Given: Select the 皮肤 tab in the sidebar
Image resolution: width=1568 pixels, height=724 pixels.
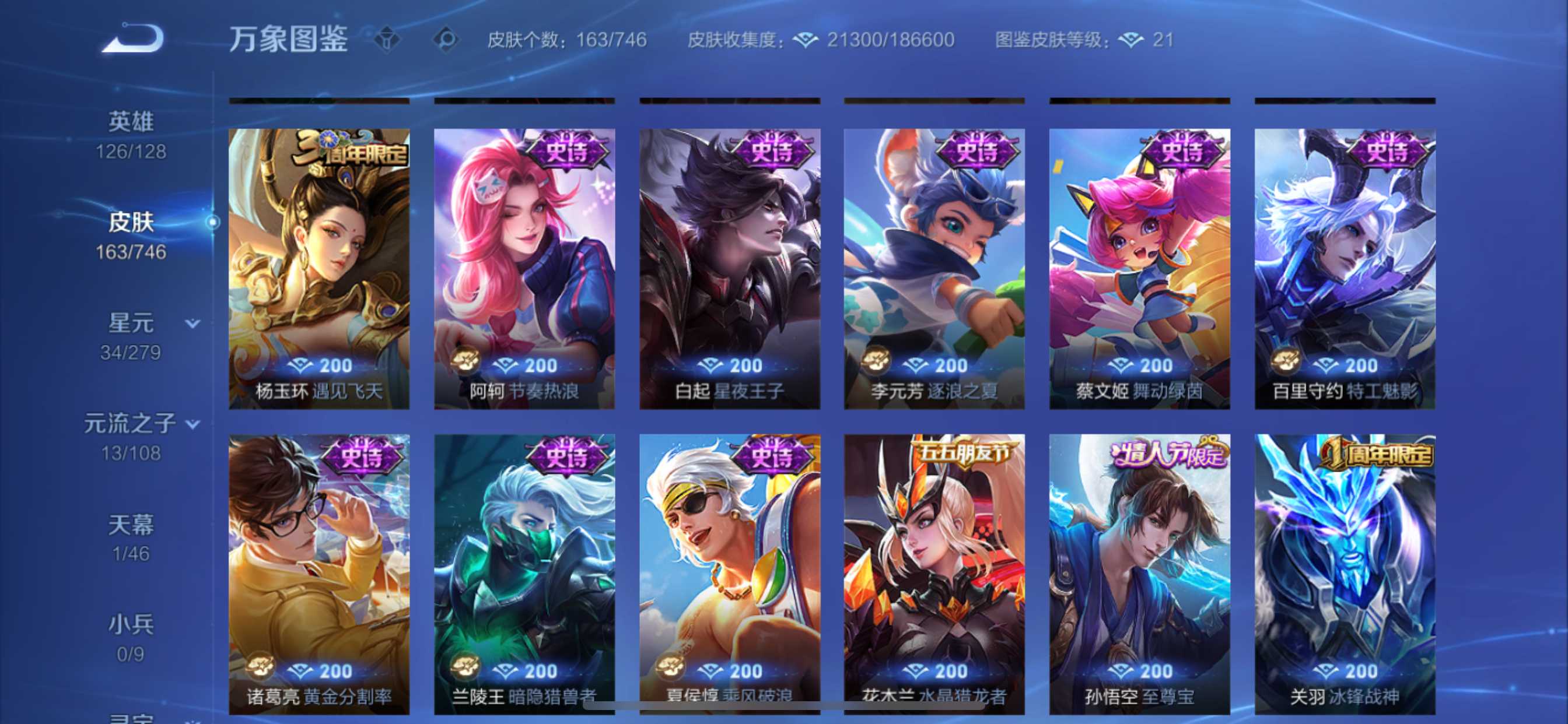Looking at the screenshot, I should [x=131, y=222].
